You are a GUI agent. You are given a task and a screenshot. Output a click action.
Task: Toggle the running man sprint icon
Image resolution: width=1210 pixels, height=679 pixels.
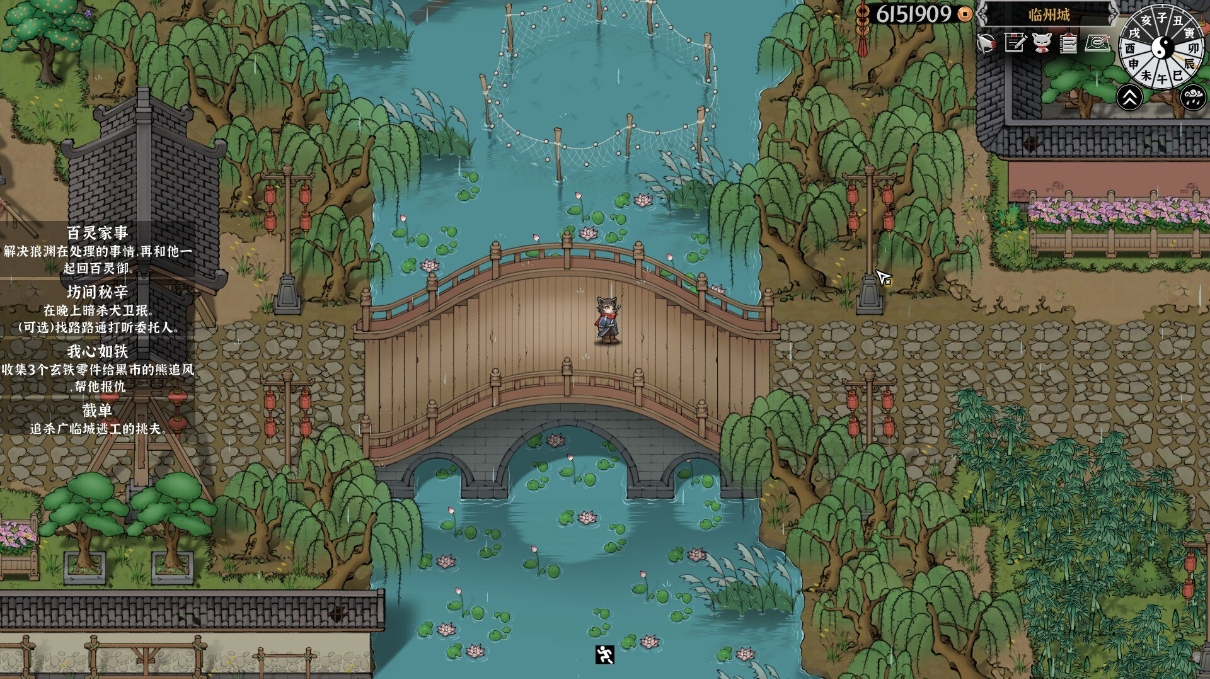604,655
